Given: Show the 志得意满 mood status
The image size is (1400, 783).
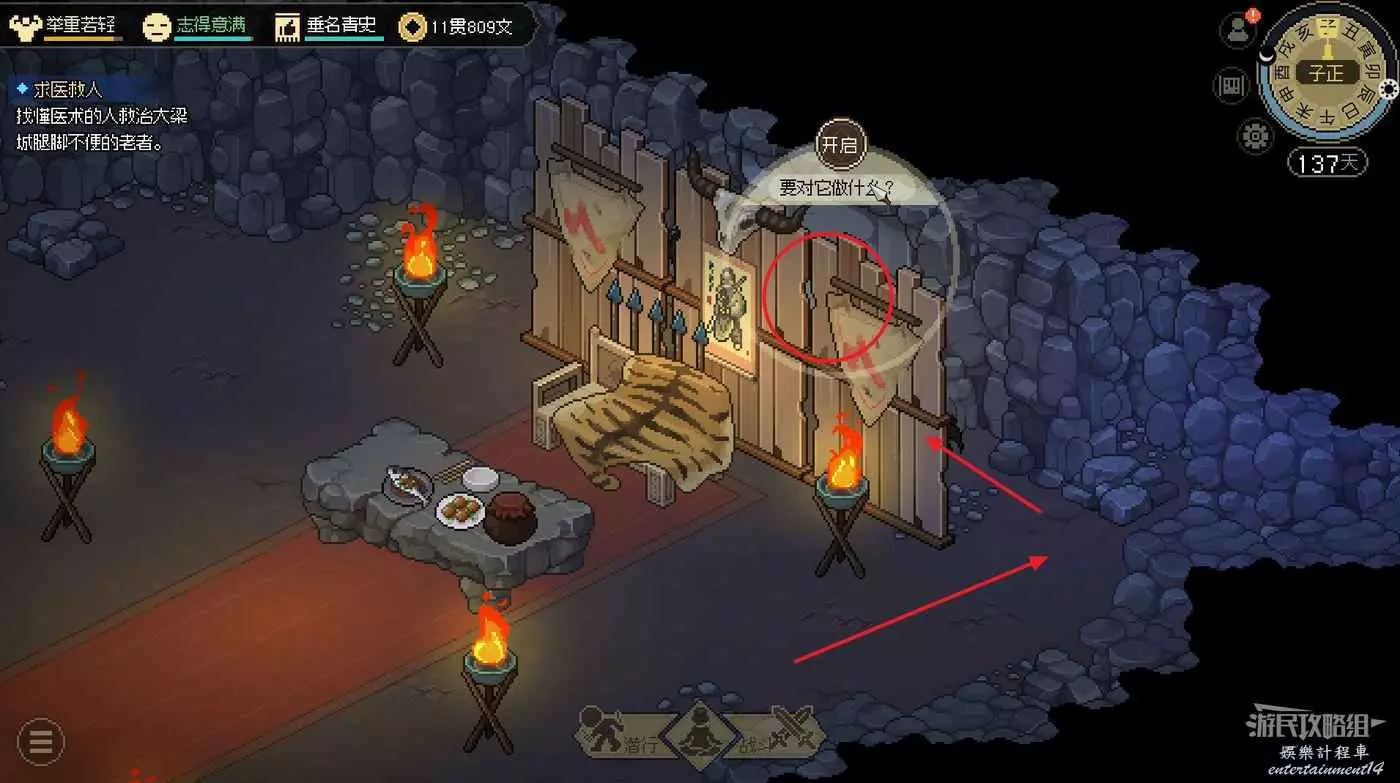Looking at the screenshot, I should [x=196, y=26].
